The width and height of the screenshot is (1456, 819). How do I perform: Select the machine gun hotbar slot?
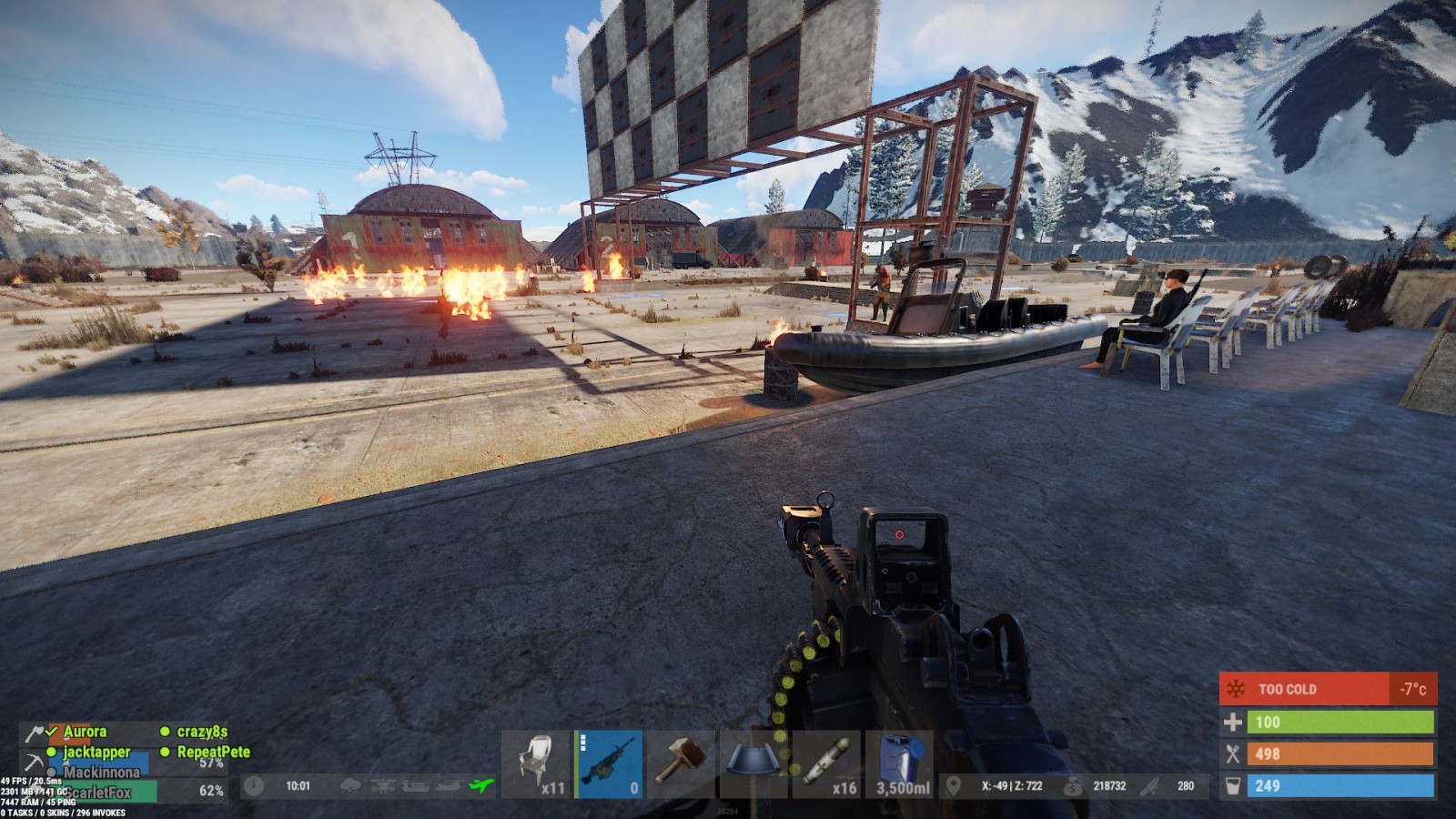(x=610, y=763)
